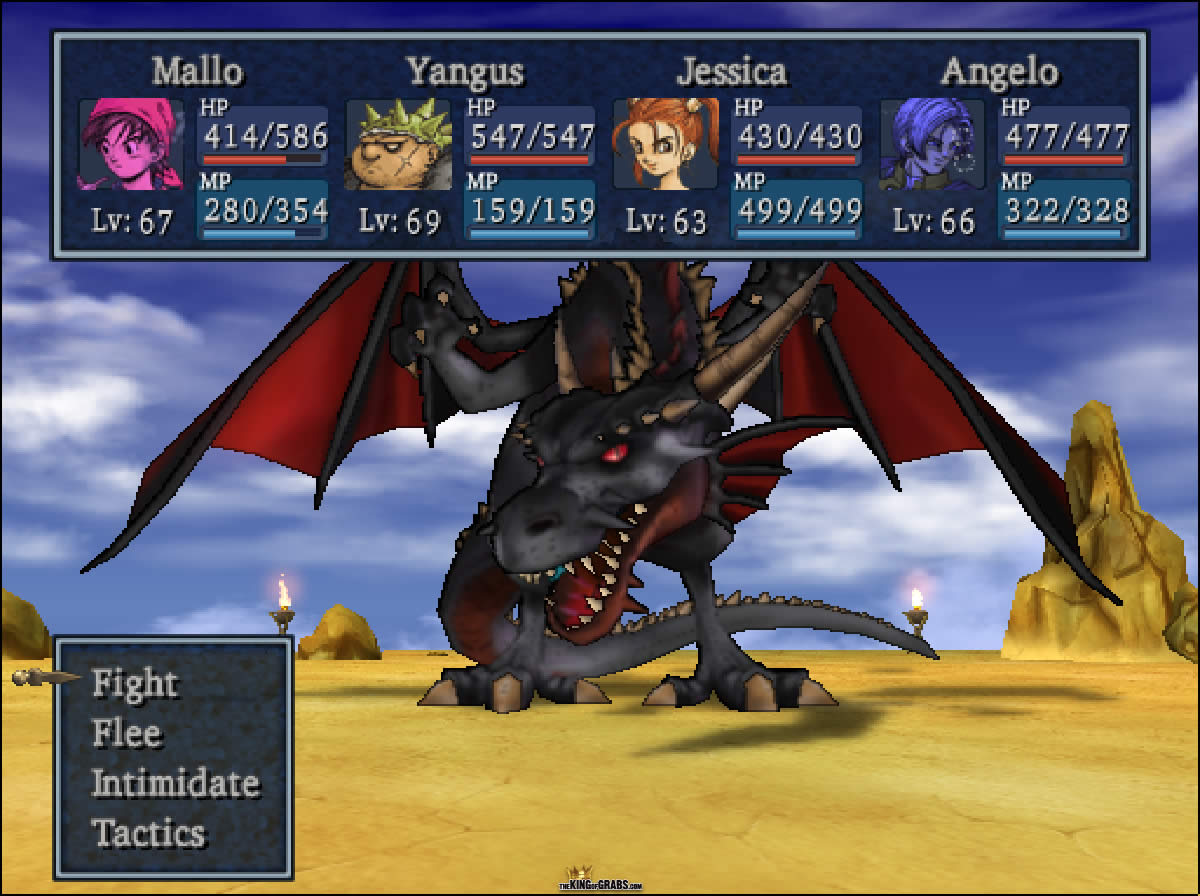Click Mallo's pink portrait
This screenshot has width=1200, height=896.
point(131,144)
